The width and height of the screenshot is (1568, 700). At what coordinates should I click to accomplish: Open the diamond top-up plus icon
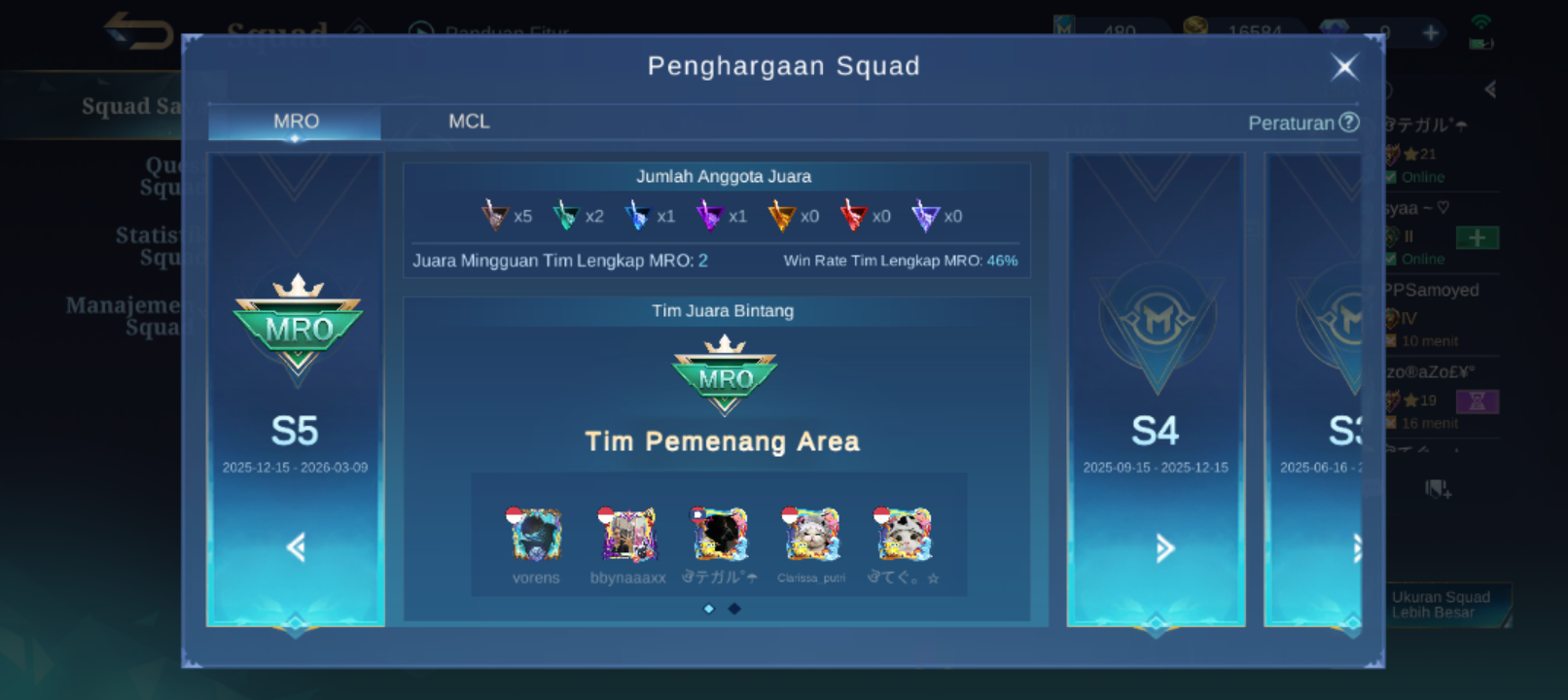tap(1430, 32)
